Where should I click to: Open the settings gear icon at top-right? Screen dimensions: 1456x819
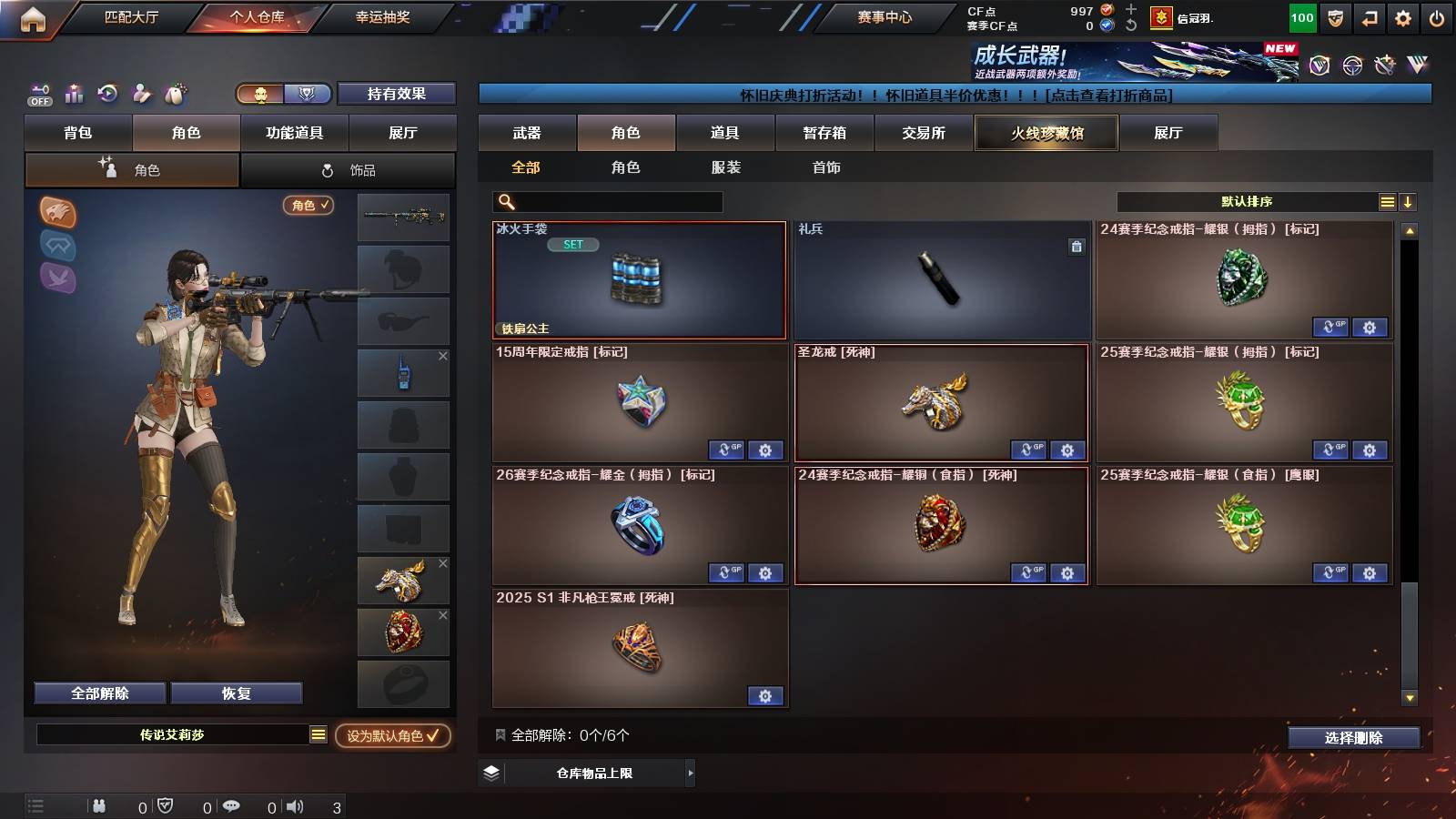(x=1402, y=17)
